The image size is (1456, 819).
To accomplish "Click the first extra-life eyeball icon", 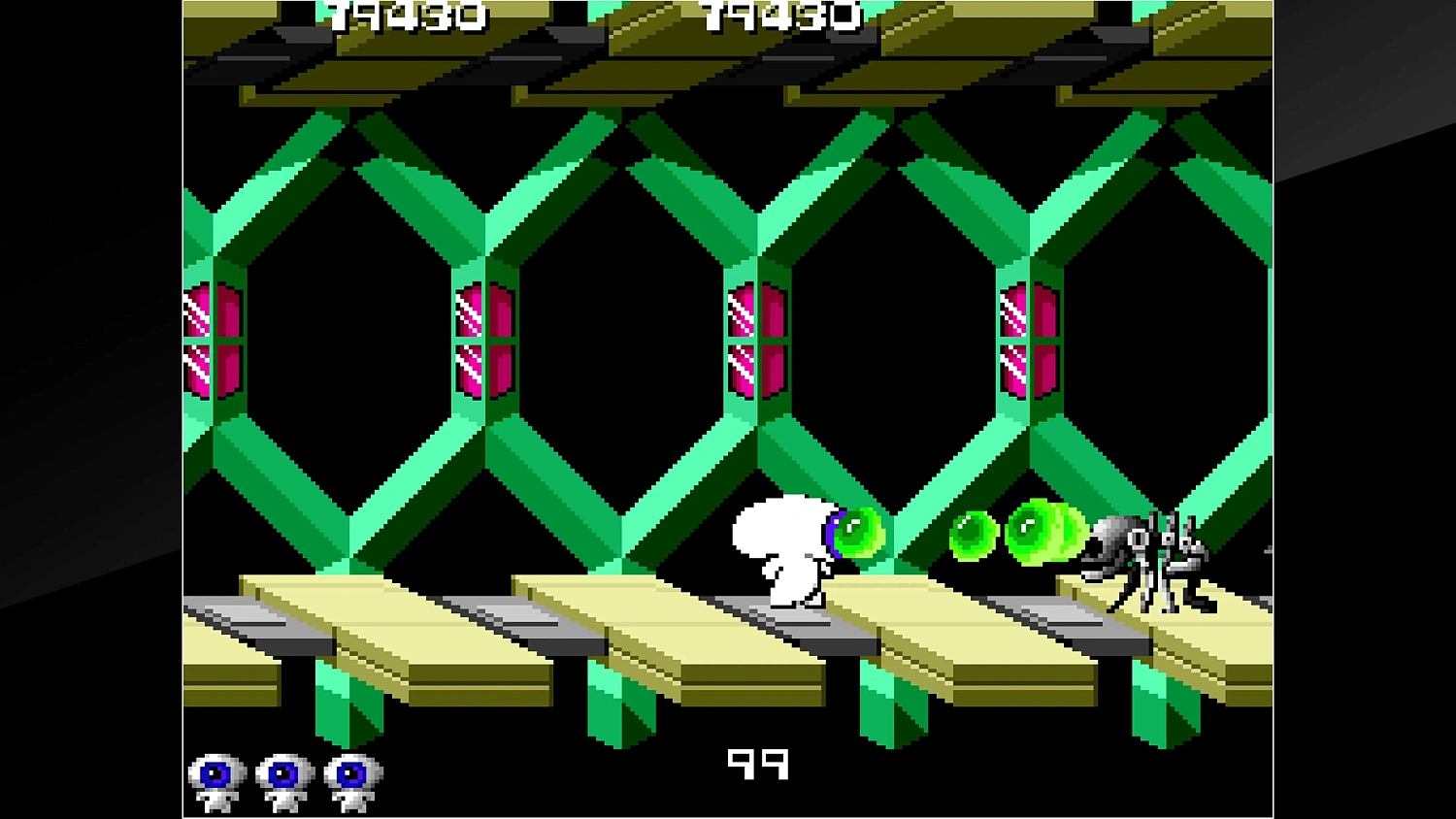I will [215, 776].
